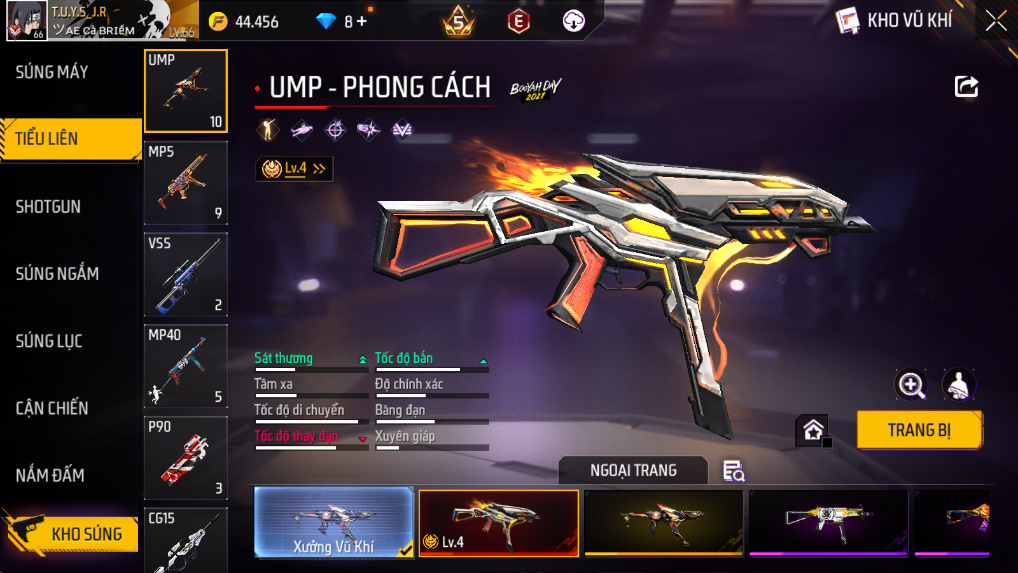1018x573 pixels.
Task: Show the CẬN CHIẾN weapons
Action: (52, 408)
